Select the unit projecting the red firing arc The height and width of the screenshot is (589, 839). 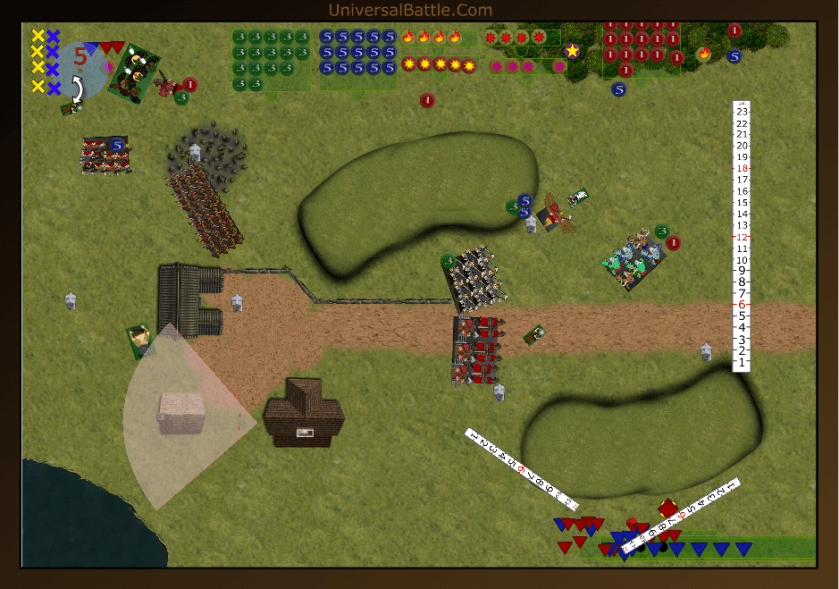(x=140, y=340)
